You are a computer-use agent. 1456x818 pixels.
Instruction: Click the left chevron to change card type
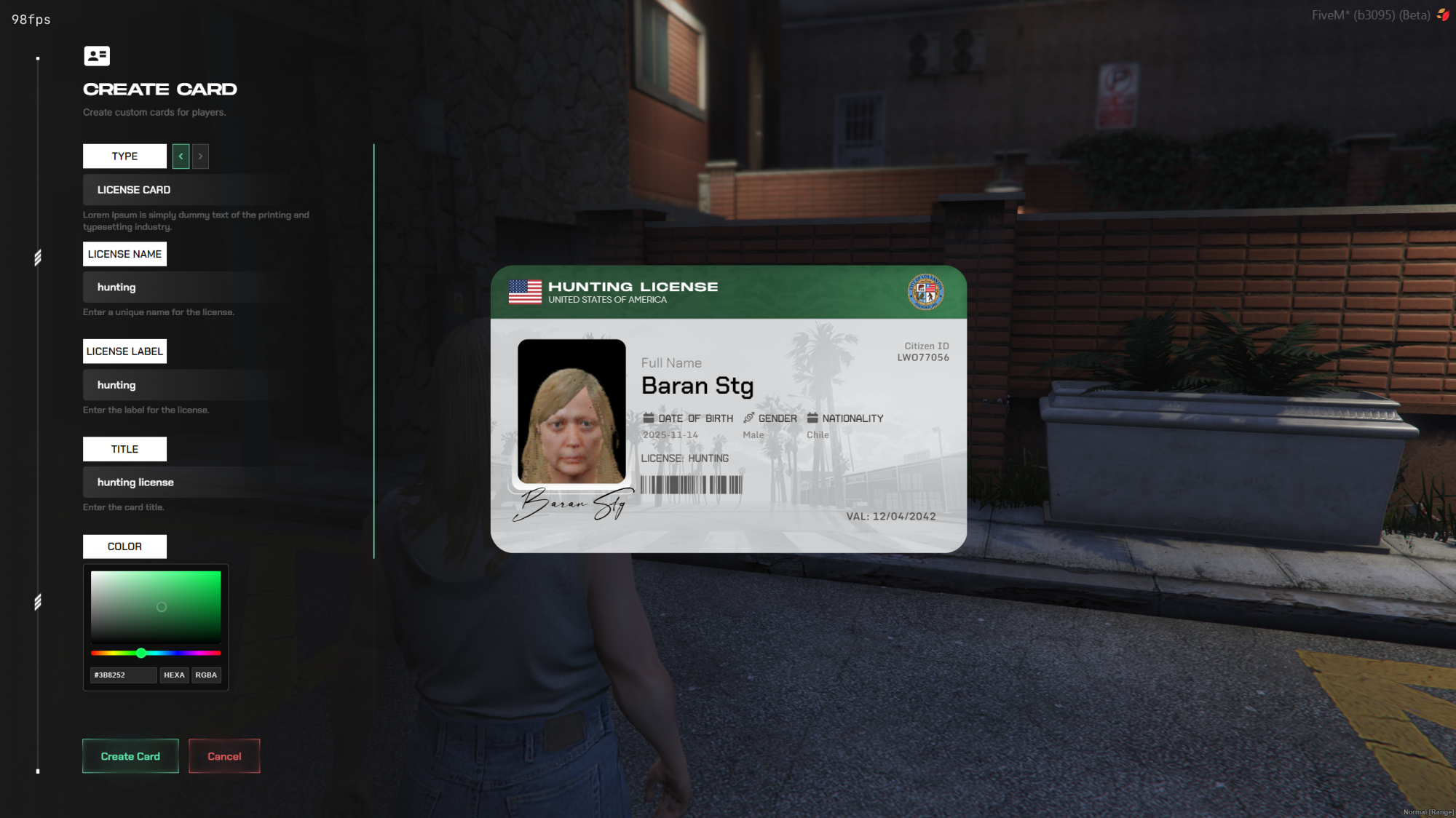(x=181, y=156)
